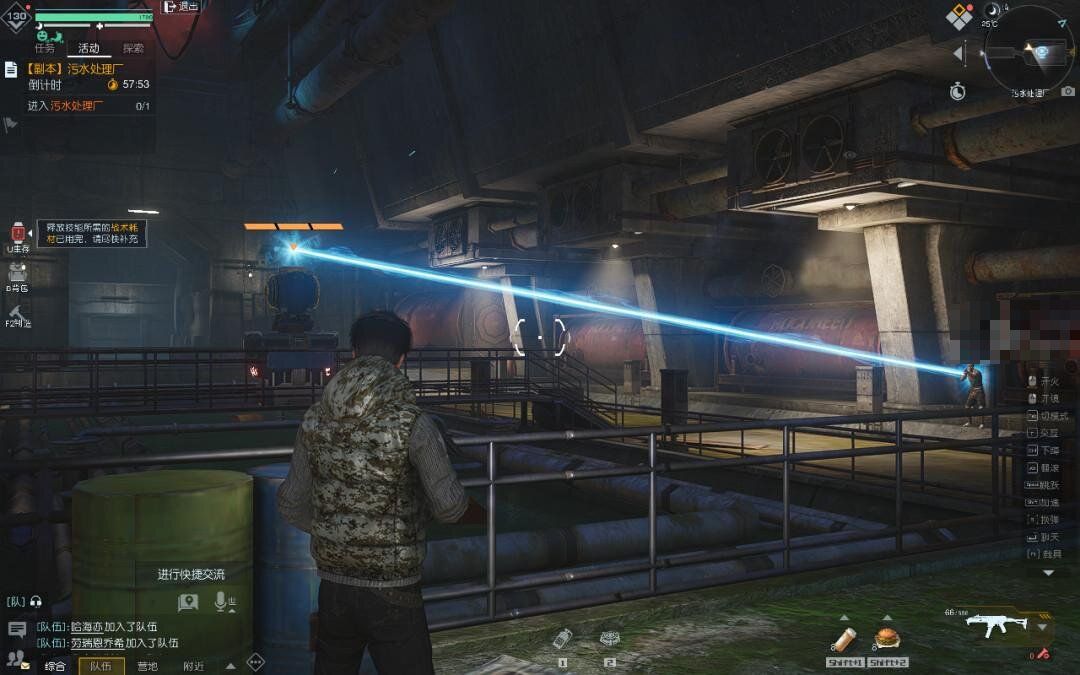Switch chat to the 营地 camp channel
1080x675 pixels.
tap(147, 666)
